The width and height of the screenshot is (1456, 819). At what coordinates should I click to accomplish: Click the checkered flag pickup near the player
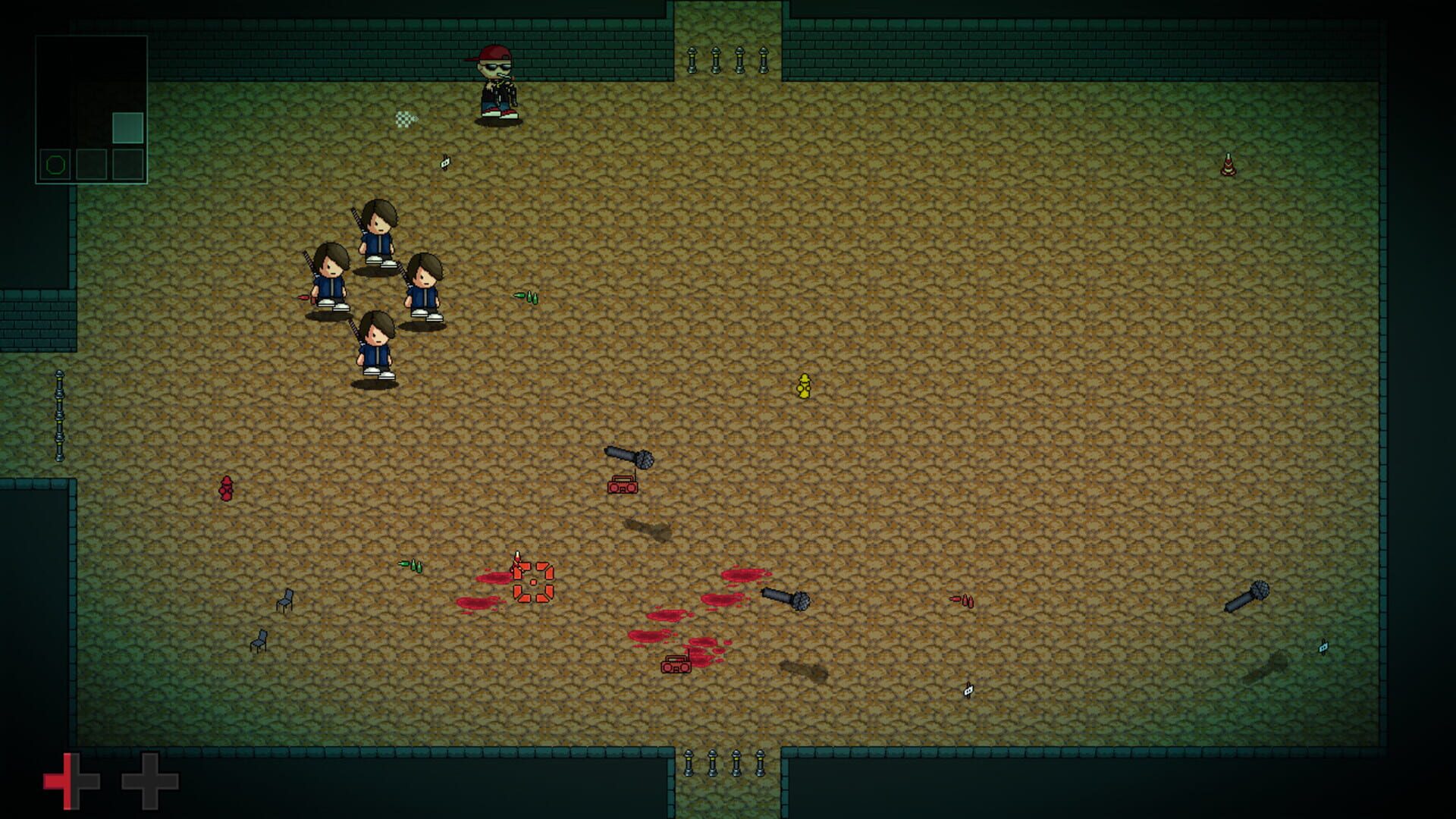click(x=406, y=119)
